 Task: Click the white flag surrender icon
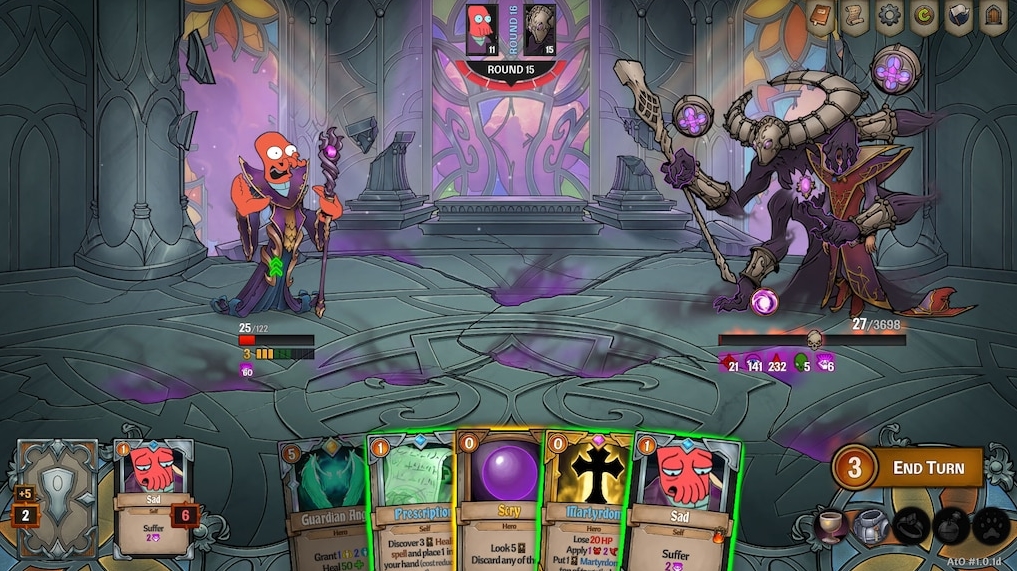[x=958, y=17]
